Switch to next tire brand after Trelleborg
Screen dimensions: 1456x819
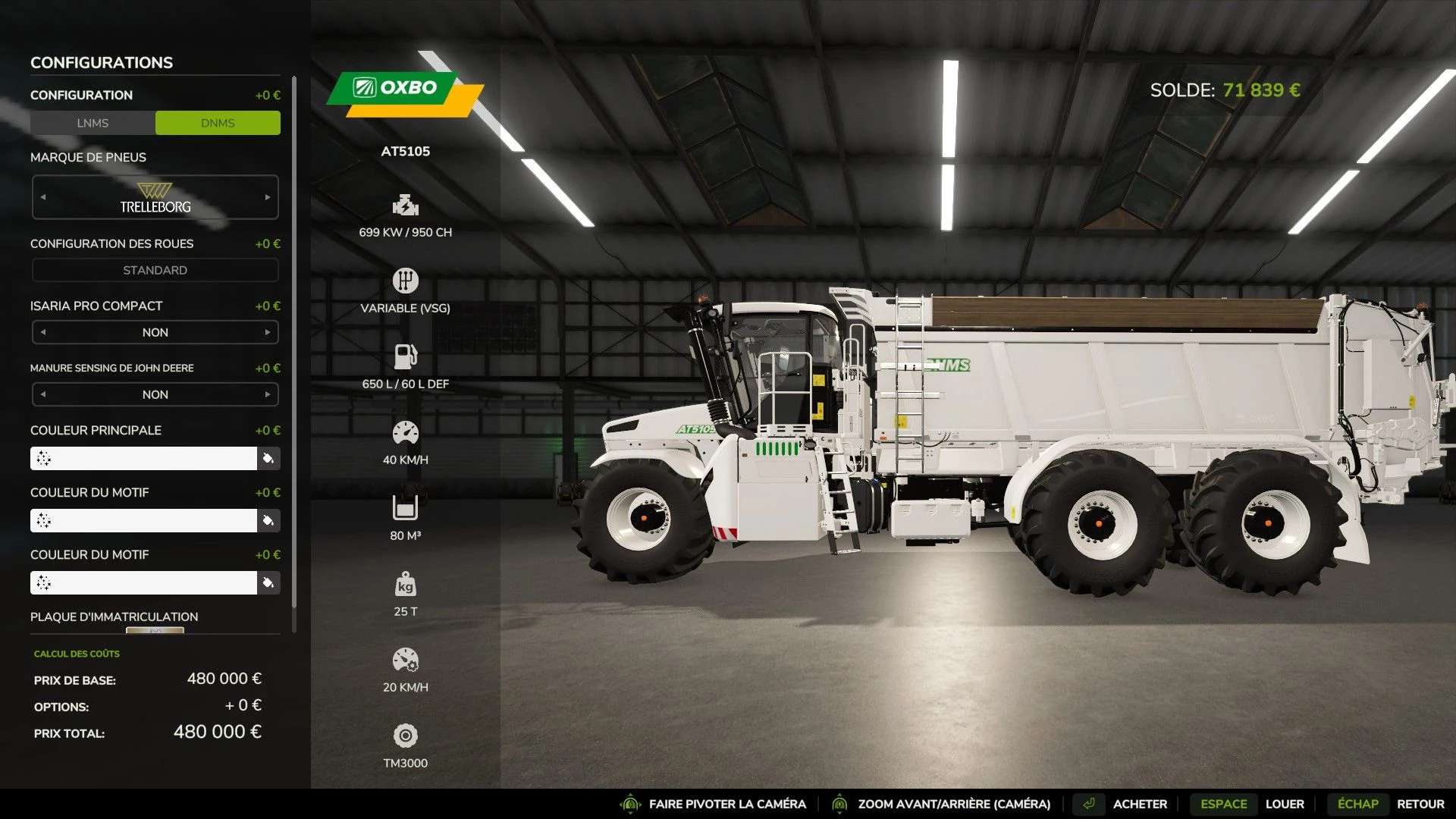[x=268, y=197]
